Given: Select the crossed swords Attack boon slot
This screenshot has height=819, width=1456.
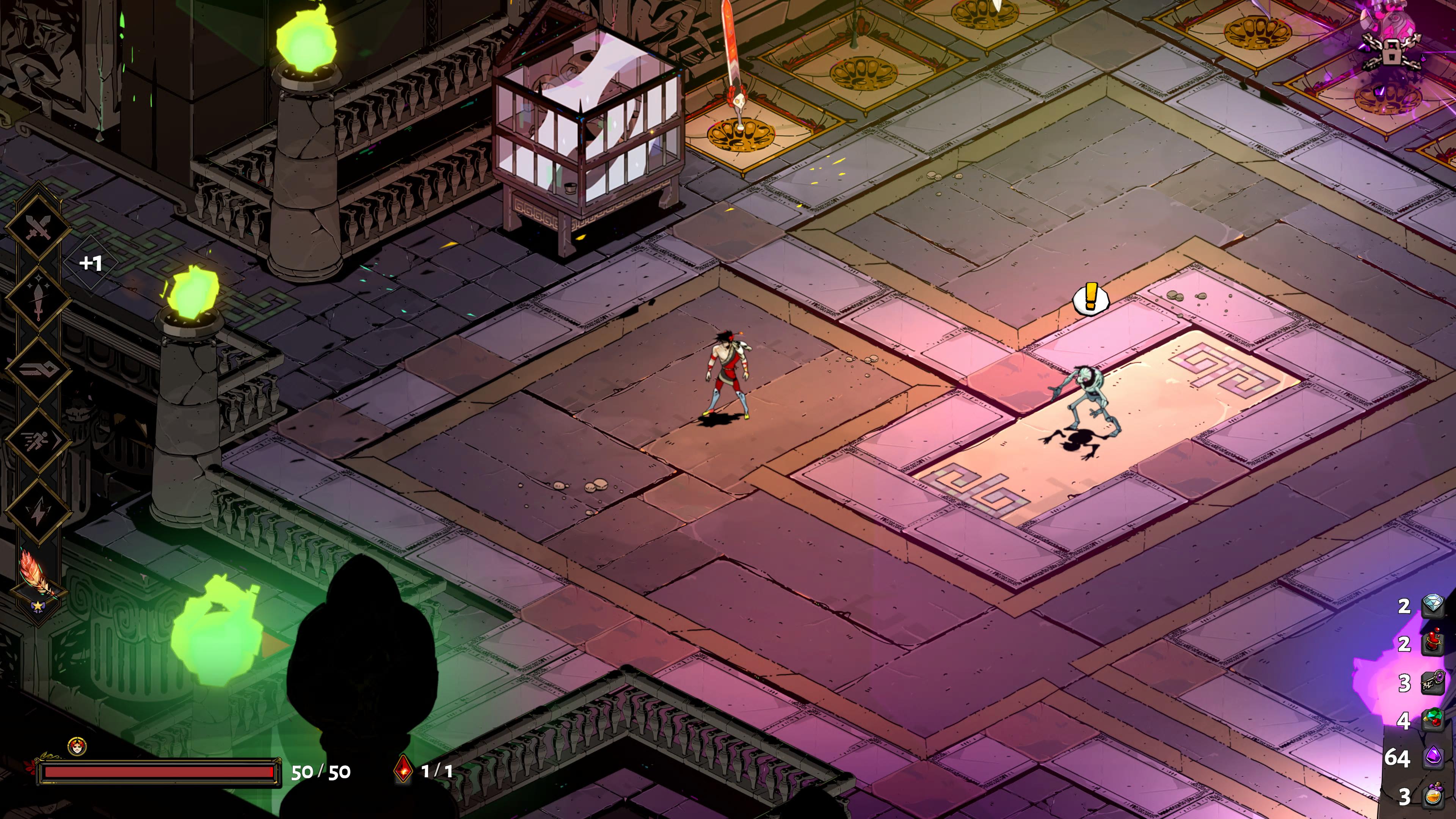Looking at the screenshot, I should pyautogui.click(x=38, y=228).
